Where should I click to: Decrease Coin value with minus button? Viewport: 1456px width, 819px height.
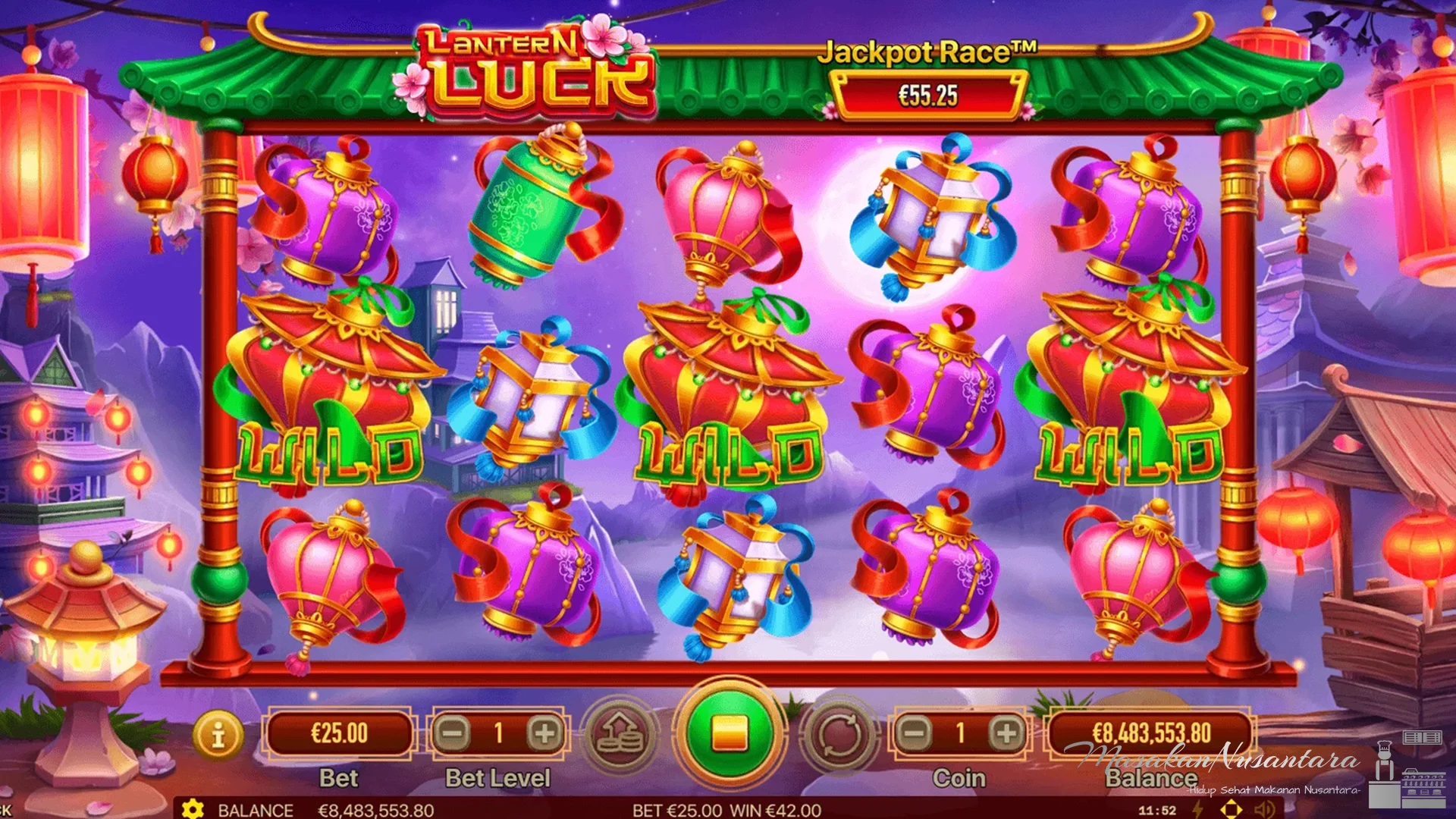[914, 732]
